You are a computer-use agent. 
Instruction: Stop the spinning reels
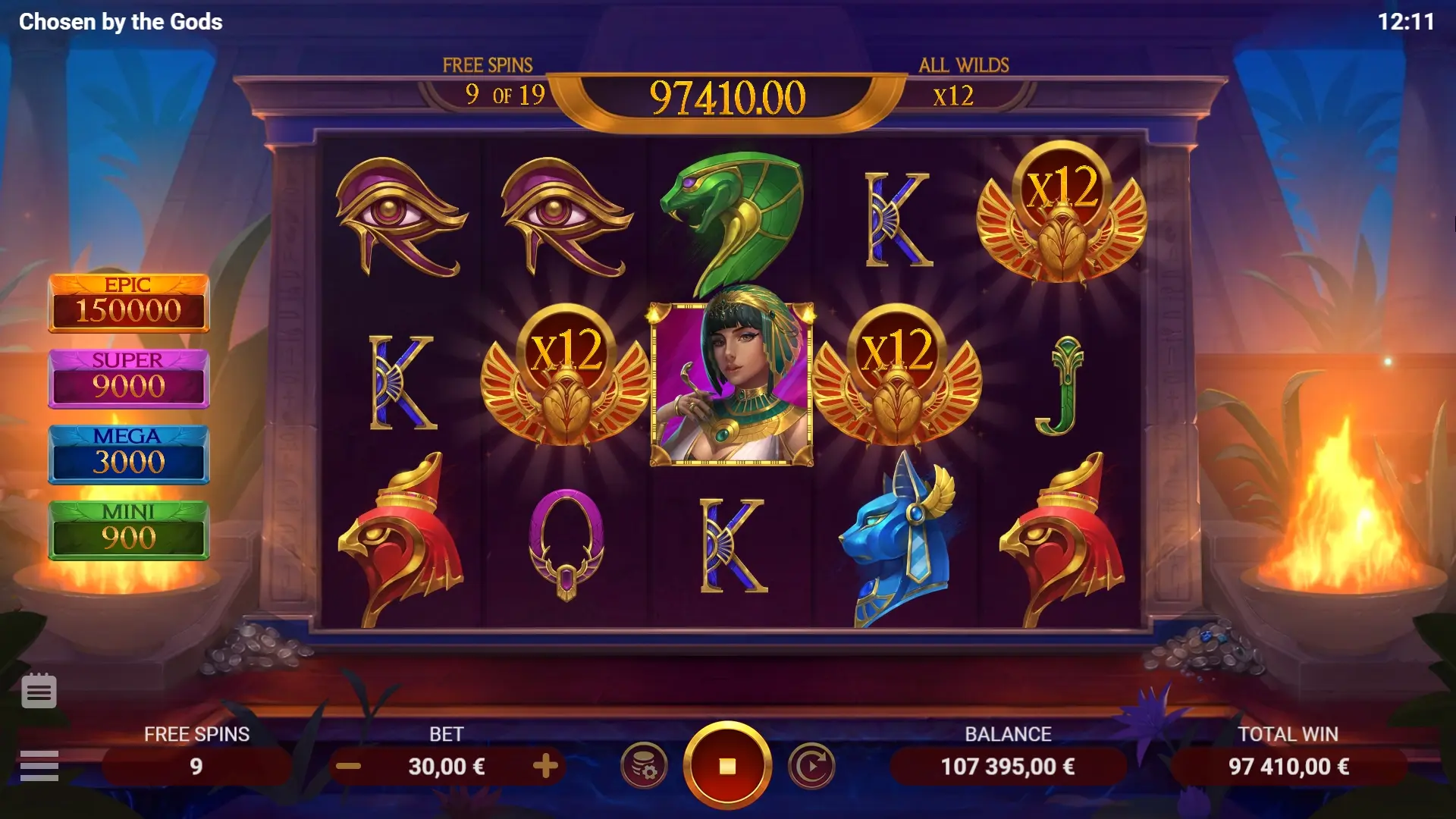726,766
